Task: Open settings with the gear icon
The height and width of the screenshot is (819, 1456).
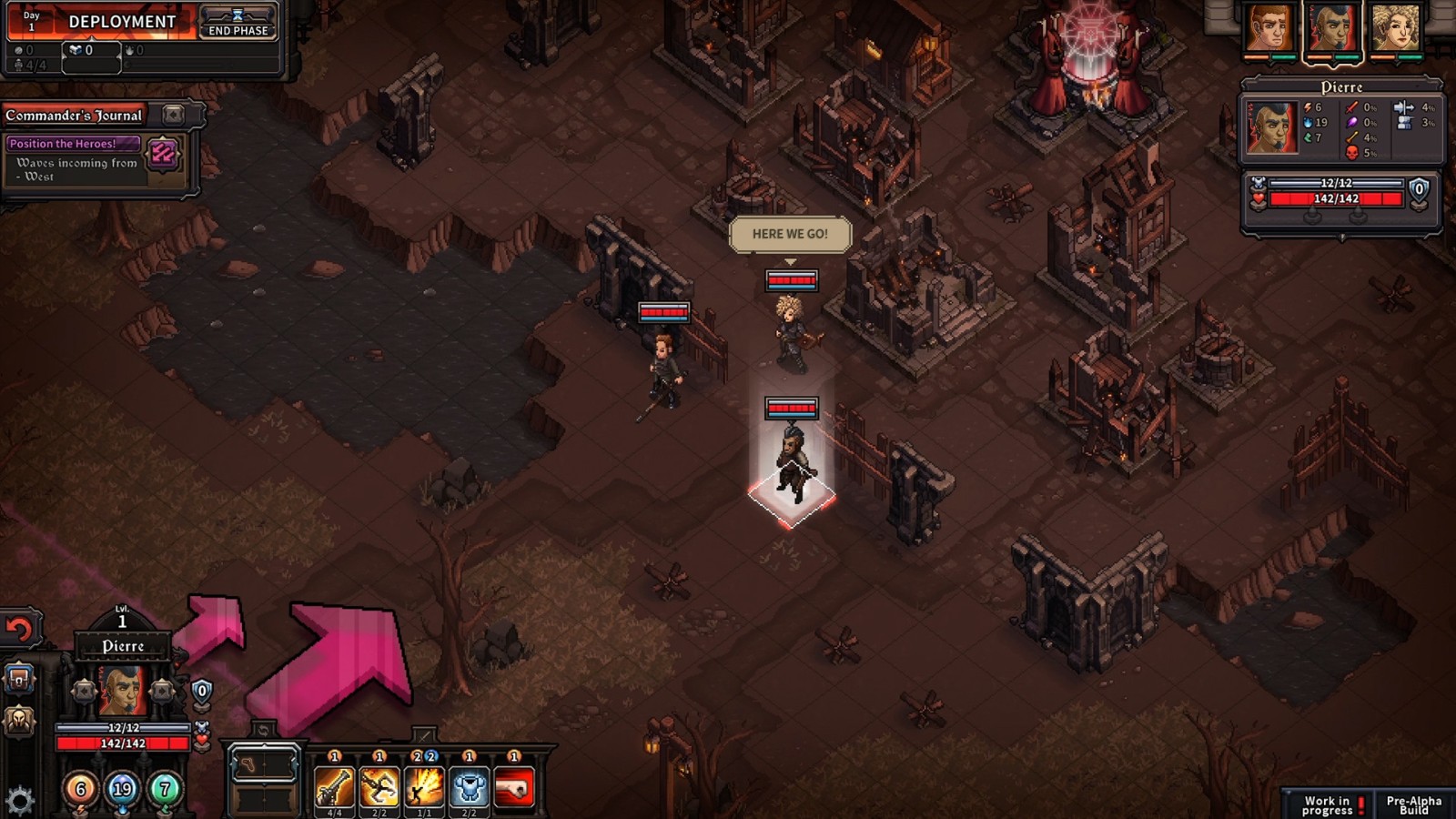Action: coord(19,801)
